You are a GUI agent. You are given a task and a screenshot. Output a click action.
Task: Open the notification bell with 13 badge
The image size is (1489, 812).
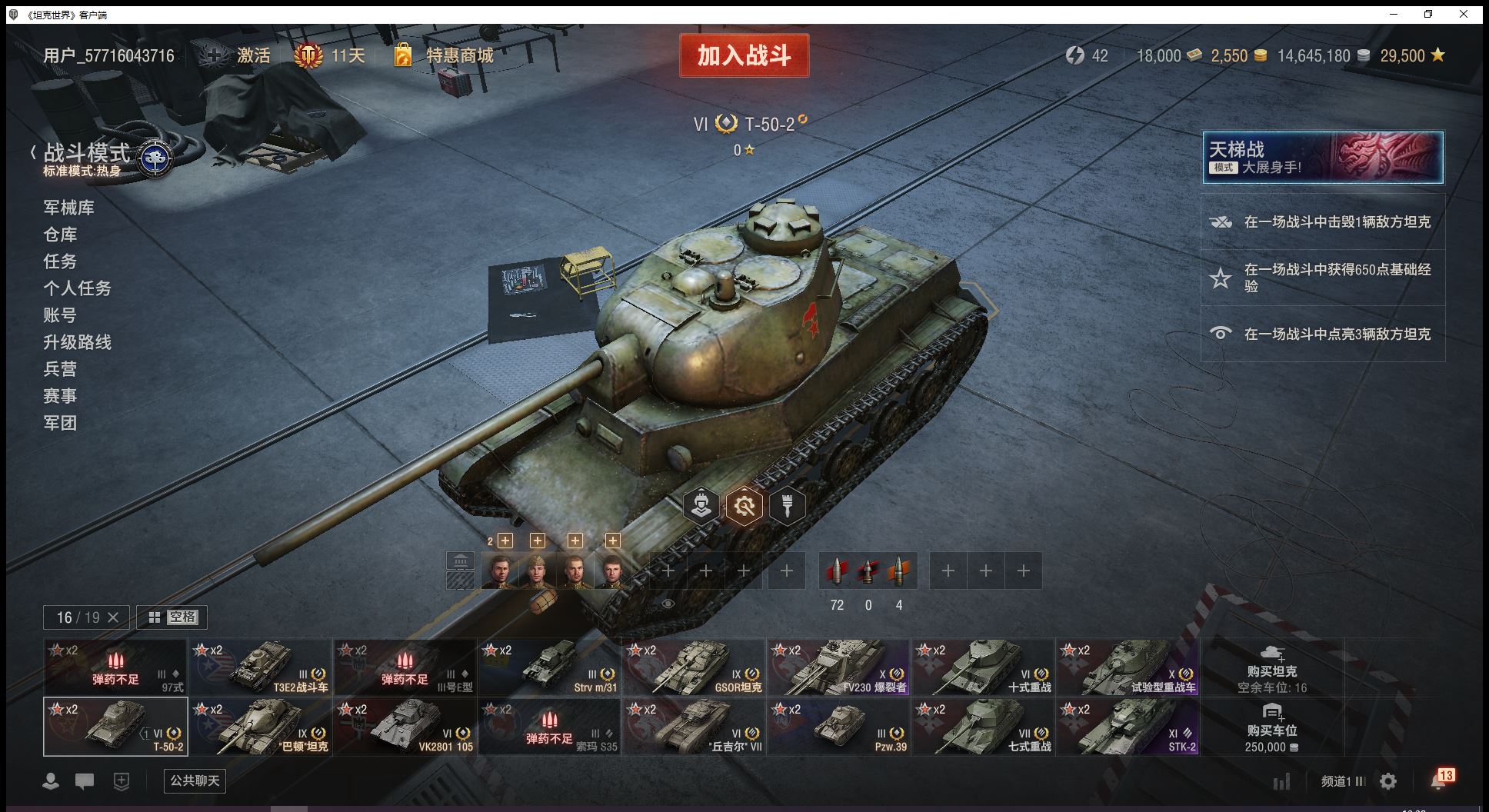click(x=1439, y=780)
